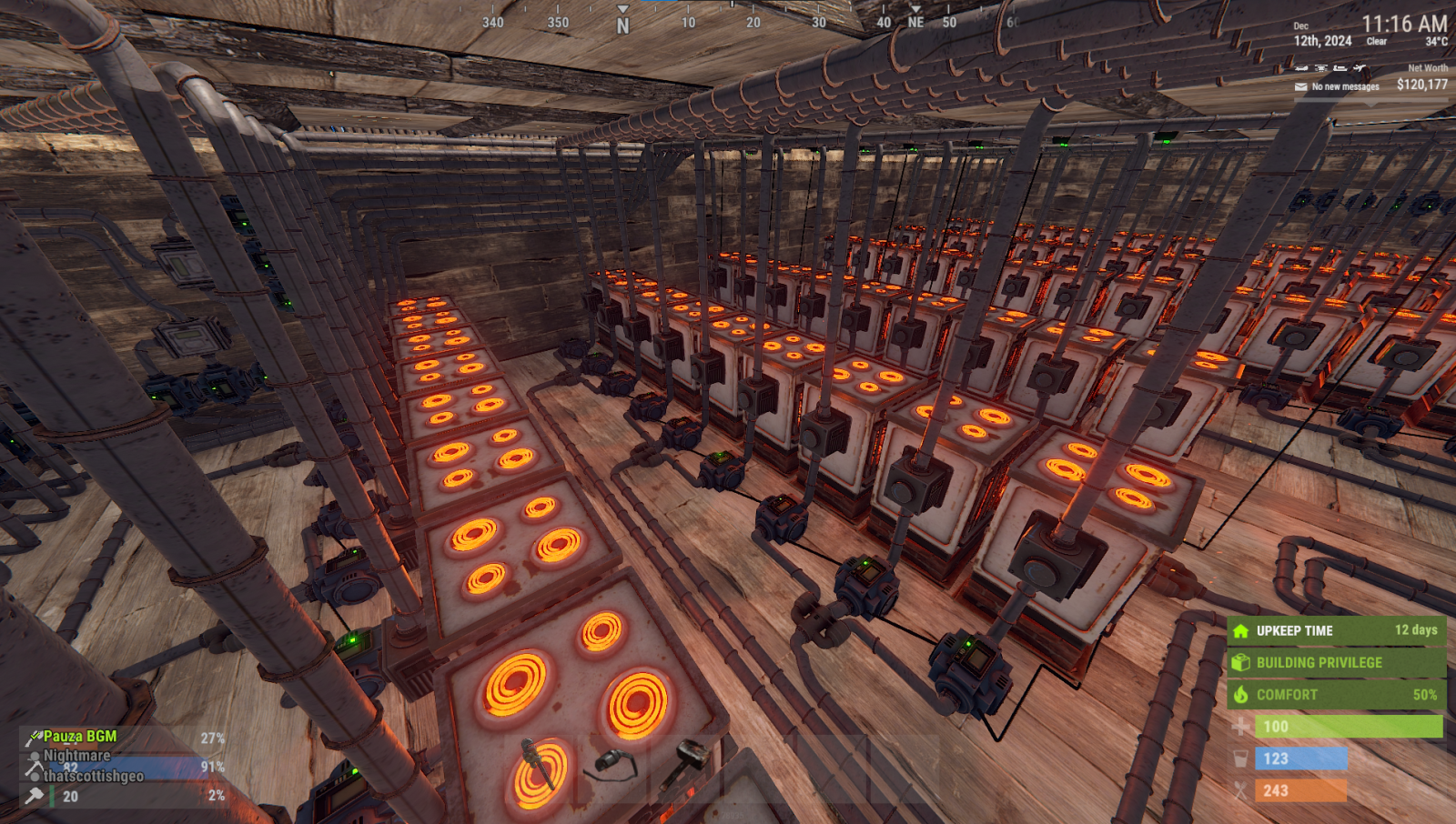This screenshot has height=824, width=1456.
Task: Click the airplane event icon
Action: 1359,68
